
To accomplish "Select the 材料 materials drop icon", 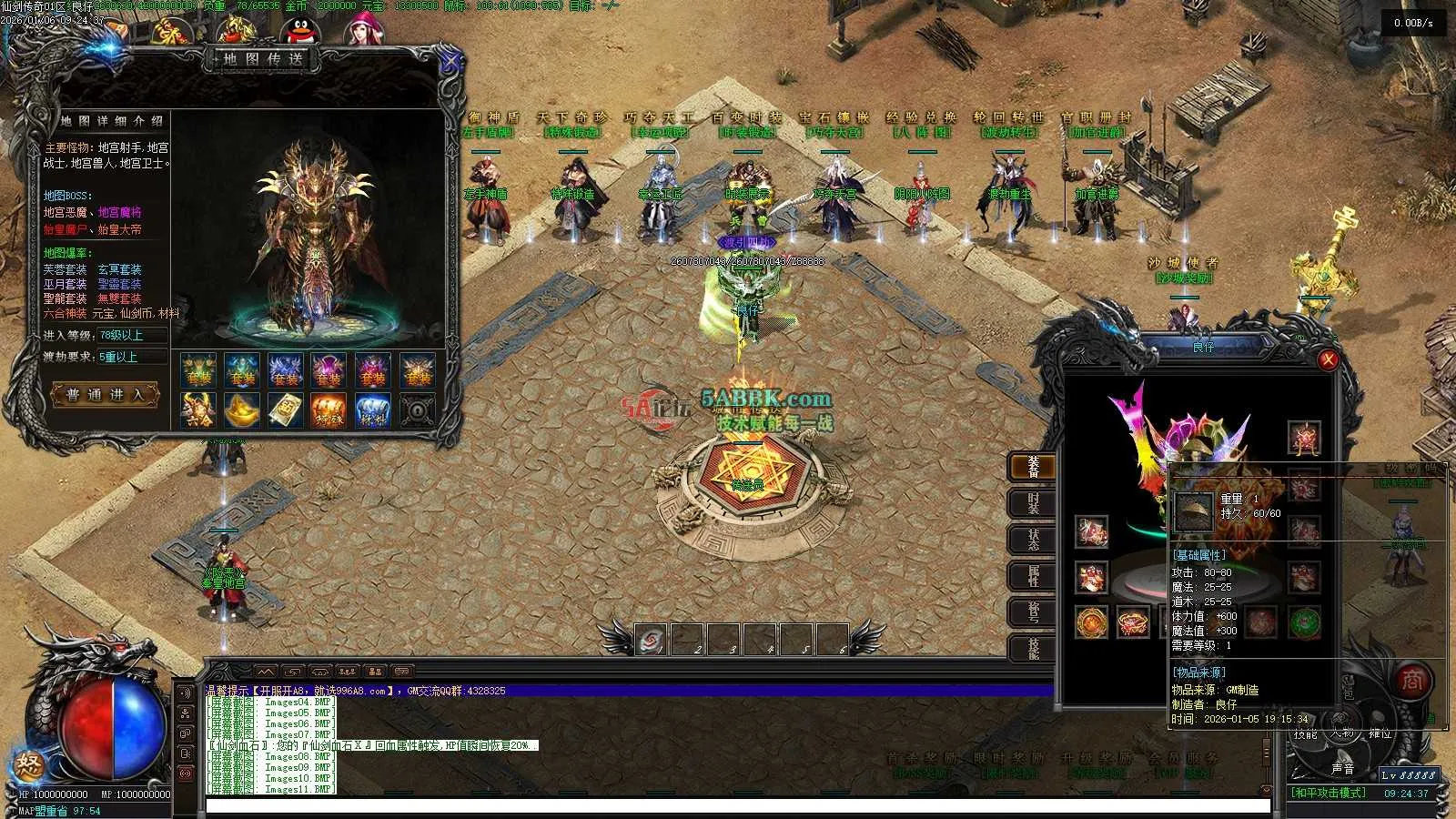I will (x=372, y=410).
